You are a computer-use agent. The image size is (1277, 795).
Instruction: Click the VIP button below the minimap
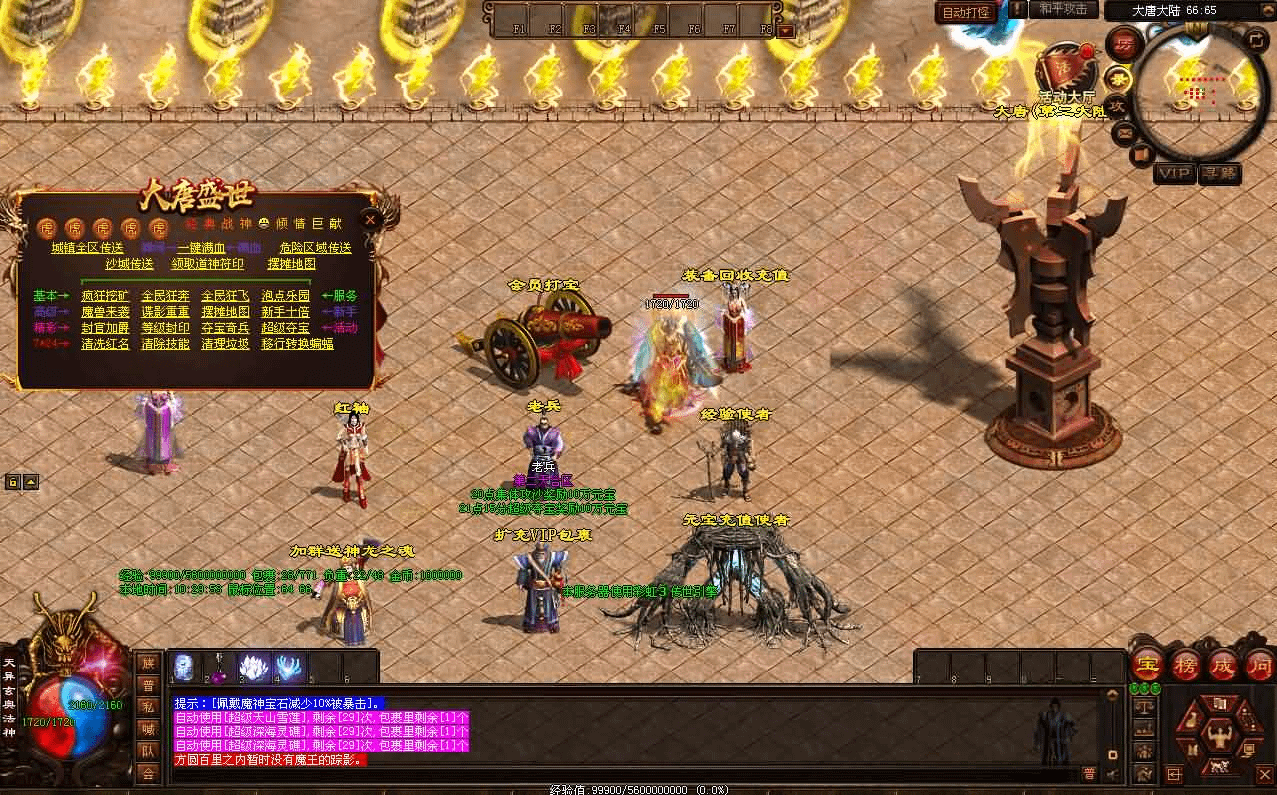(x=1174, y=174)
